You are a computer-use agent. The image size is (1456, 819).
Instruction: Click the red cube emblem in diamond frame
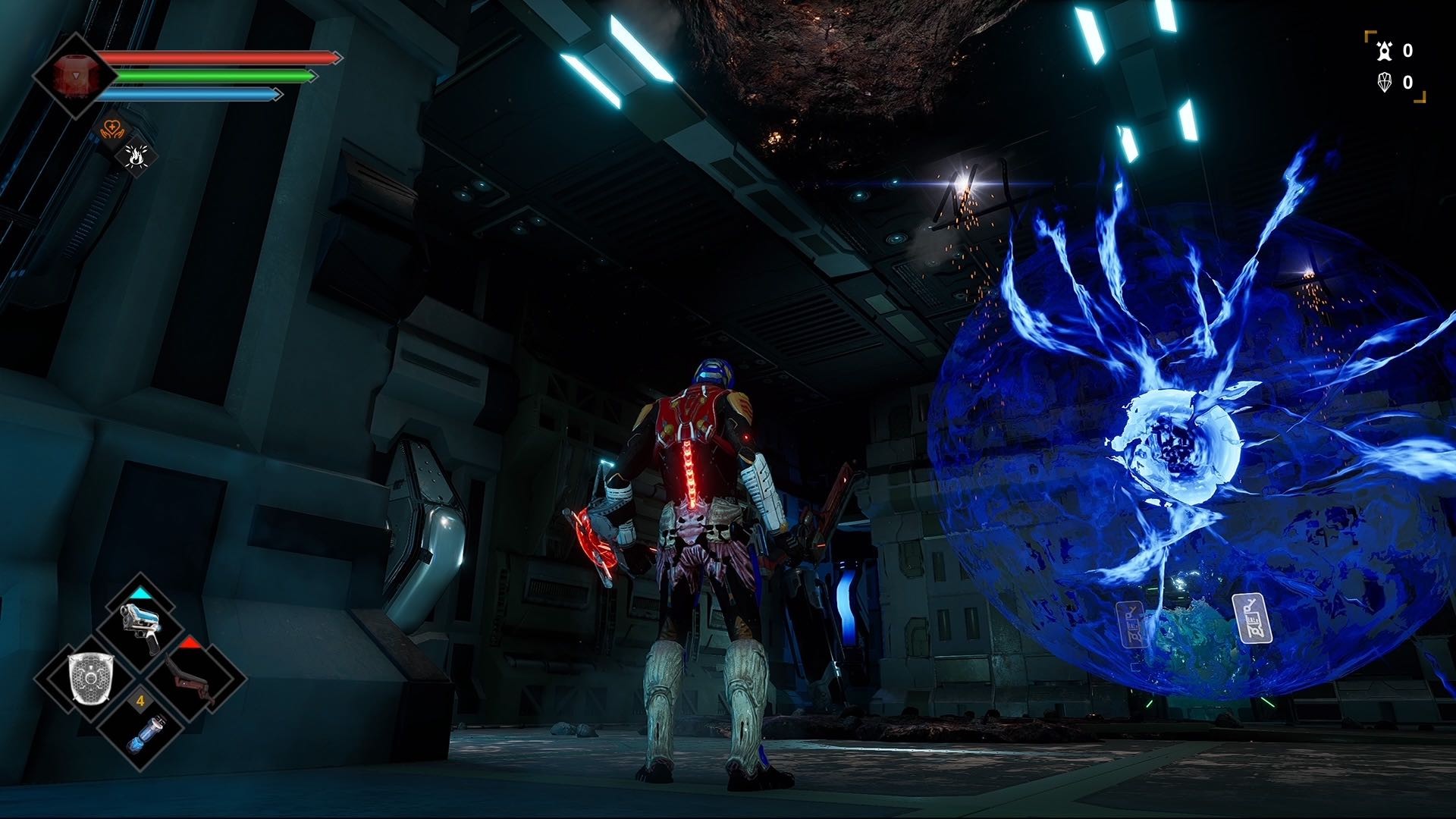(x=74, y=74)
